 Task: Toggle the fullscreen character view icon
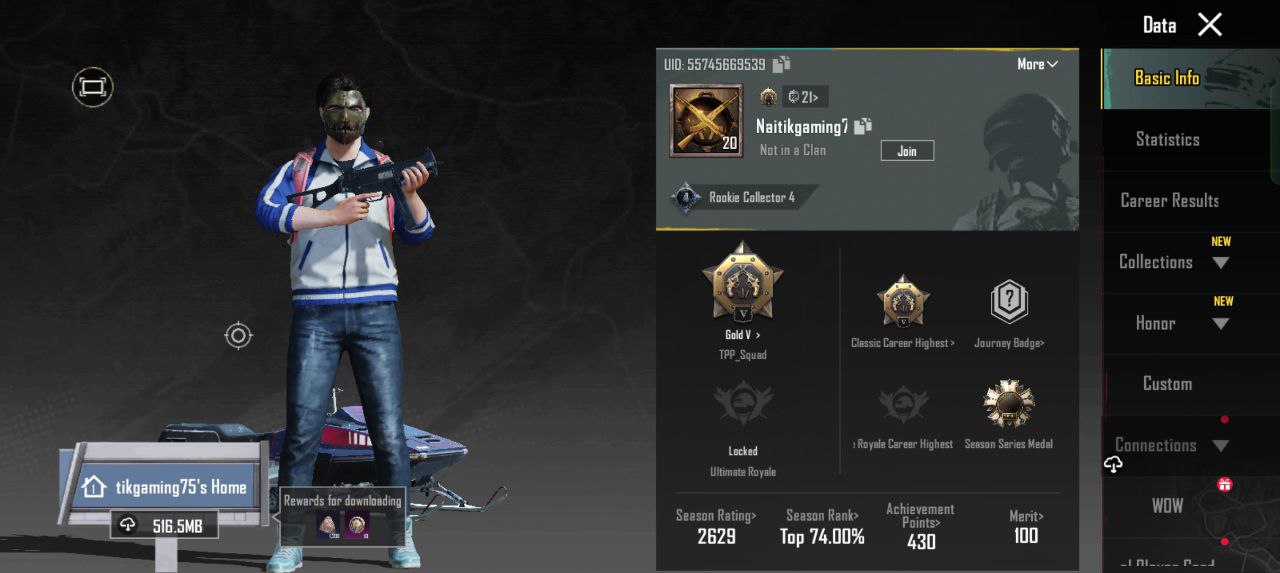pyautogui.click(x=93, y=88)
